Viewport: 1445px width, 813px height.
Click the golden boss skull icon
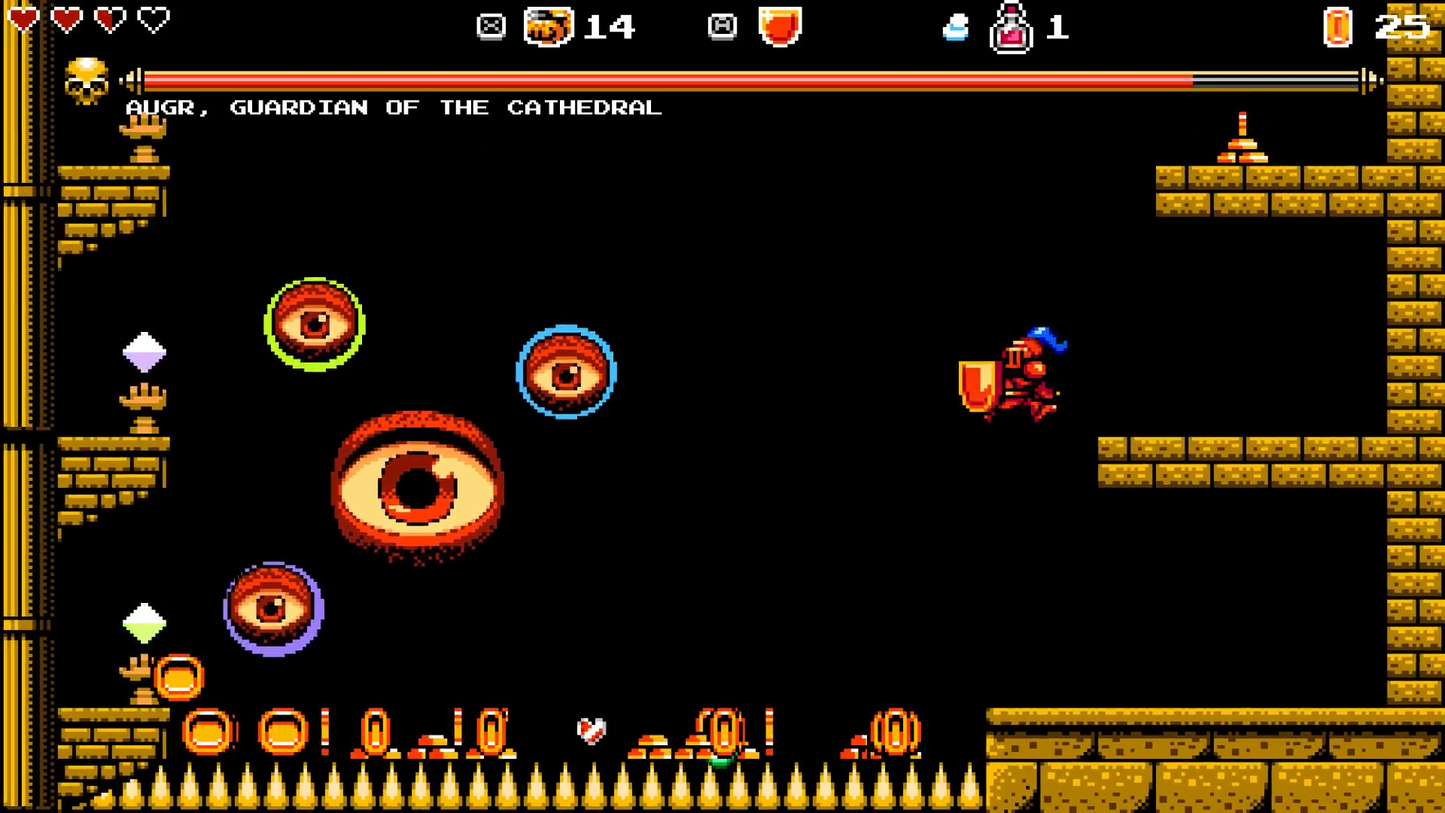87,81
